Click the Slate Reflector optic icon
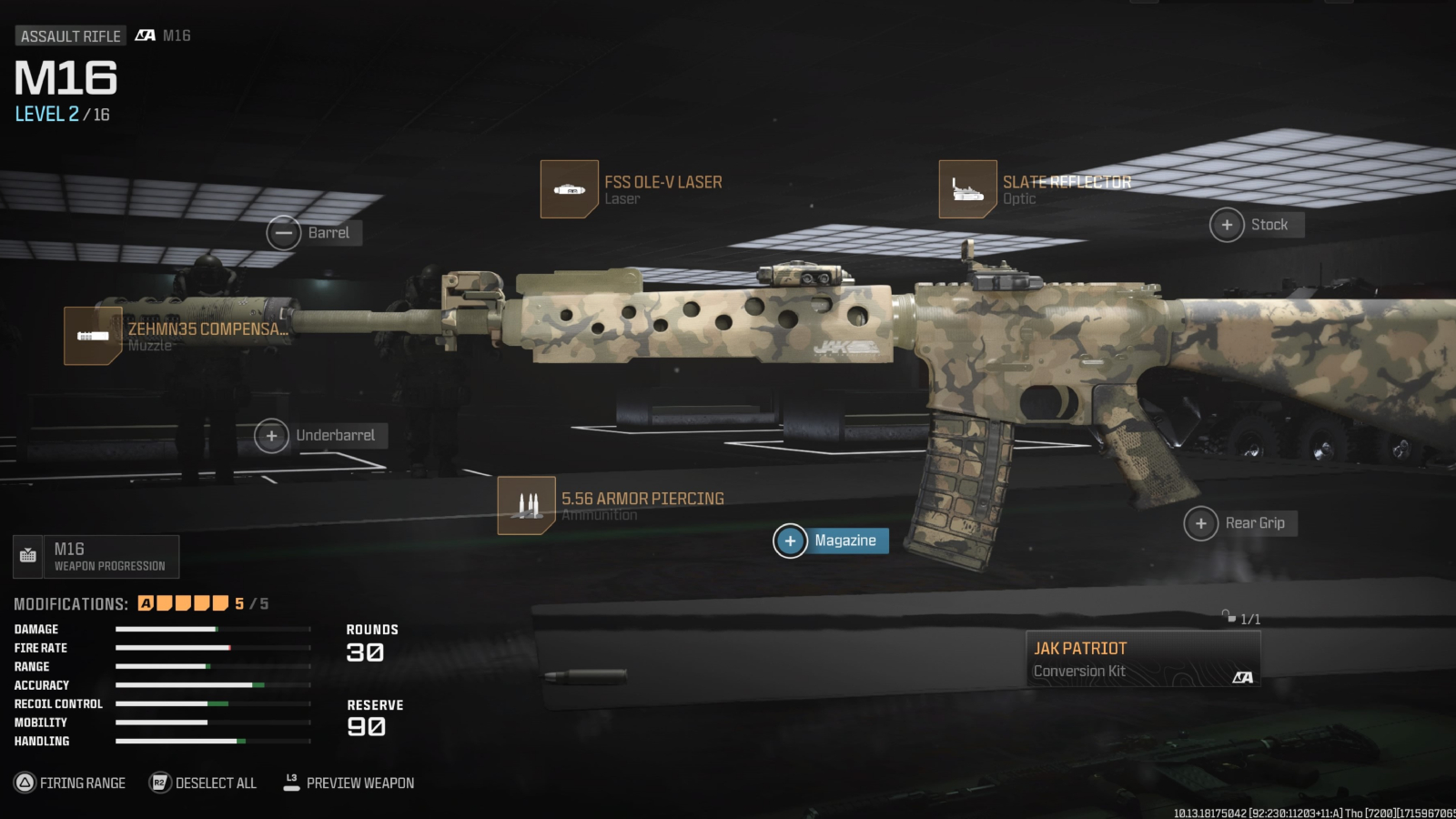 (967, 188)
